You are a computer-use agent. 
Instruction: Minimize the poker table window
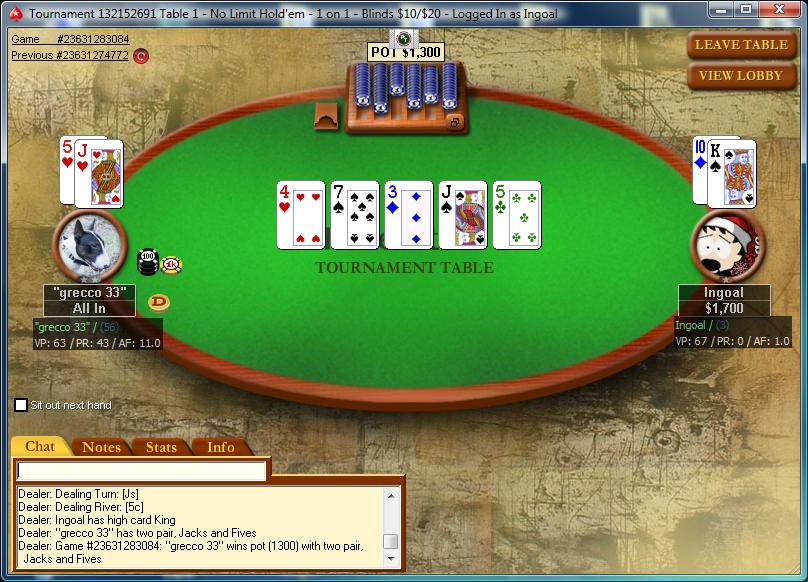point(722,10)
